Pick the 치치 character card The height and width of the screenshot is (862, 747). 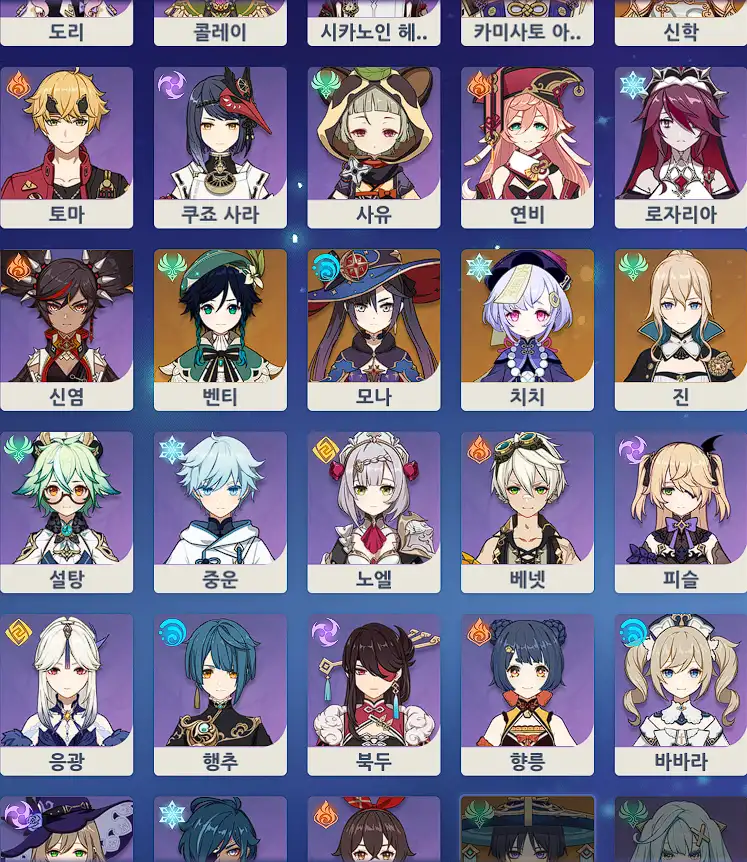(x=527, y=330)
